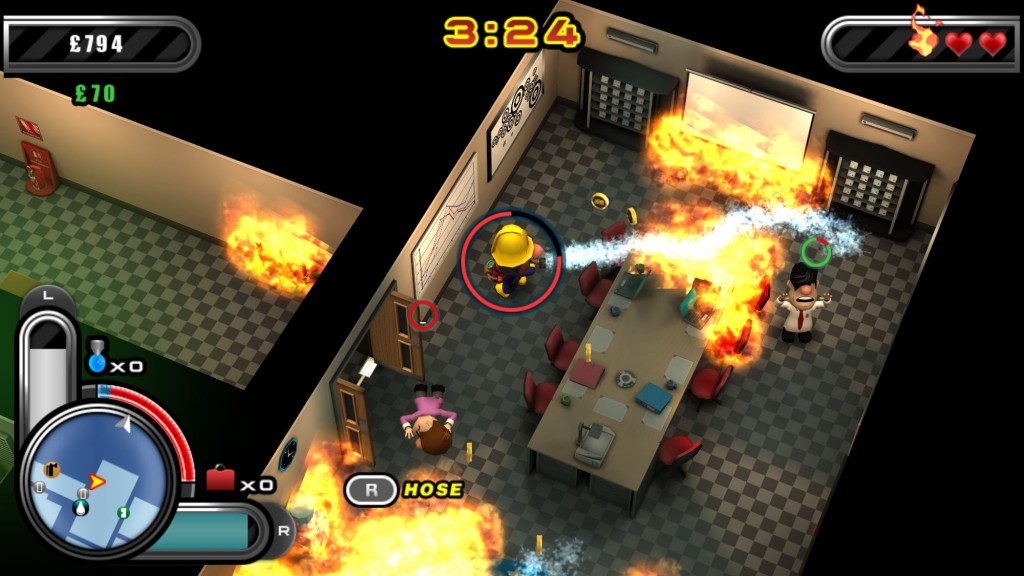Select the blue water bomb item icon
The image size is (1024, 576).
click(x=97, y=361)
